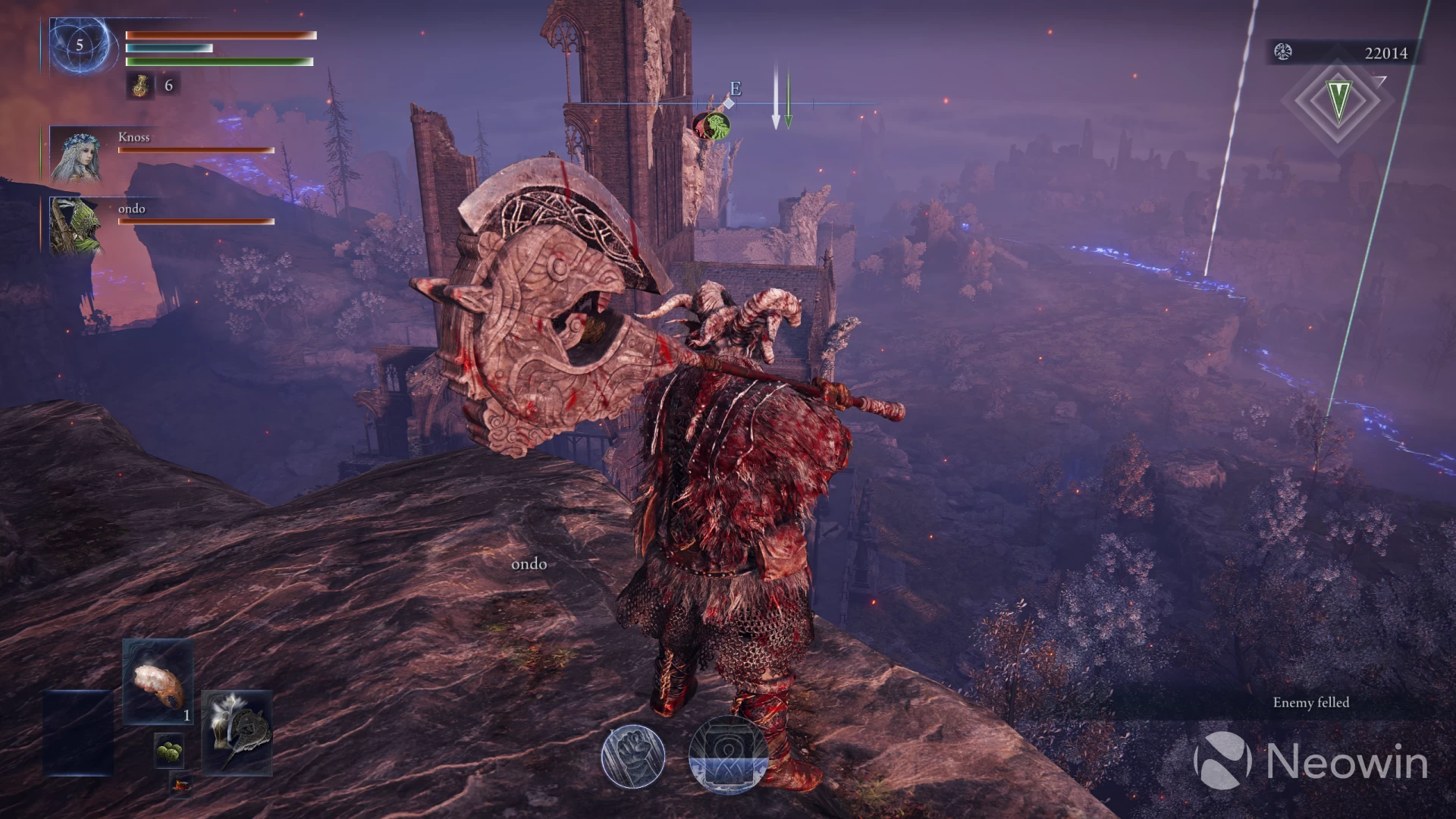Open the level 5 character emblem

pyautogui.click(x=80, y=45)
